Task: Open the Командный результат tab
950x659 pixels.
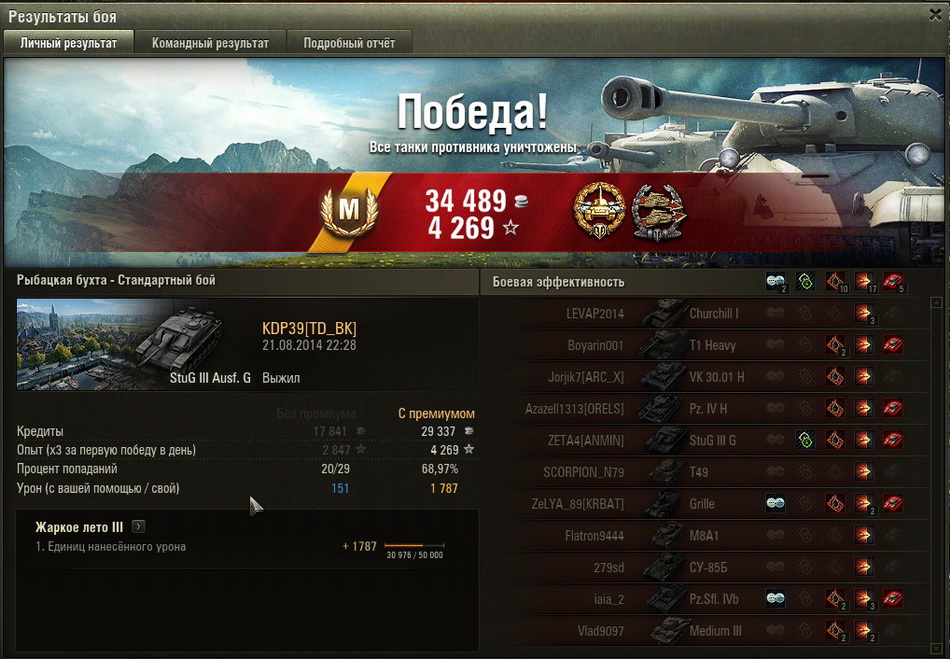Action: pos(210,43)
